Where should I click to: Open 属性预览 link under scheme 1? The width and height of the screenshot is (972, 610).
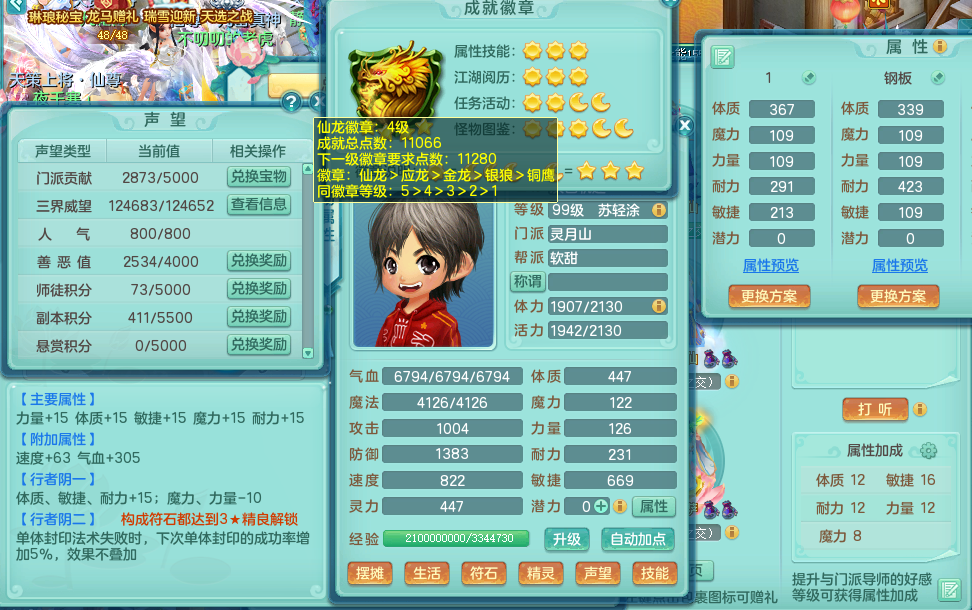tap(770, 266)
